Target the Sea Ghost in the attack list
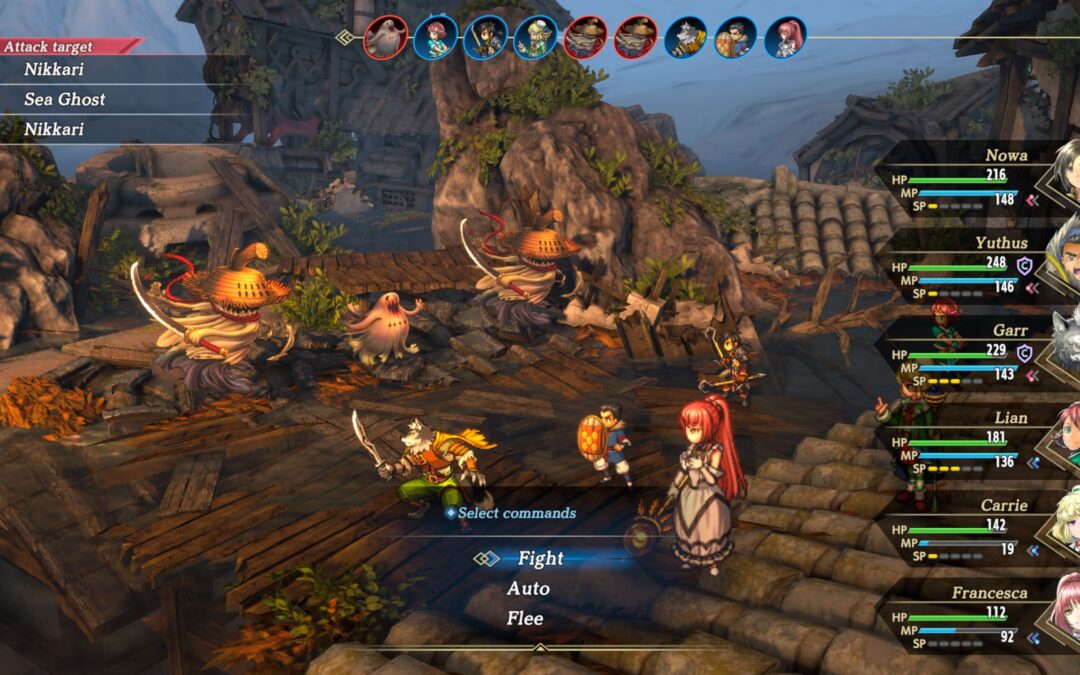Image resolution: width=1080 pixels, height=675 pixels. (65, 99)
